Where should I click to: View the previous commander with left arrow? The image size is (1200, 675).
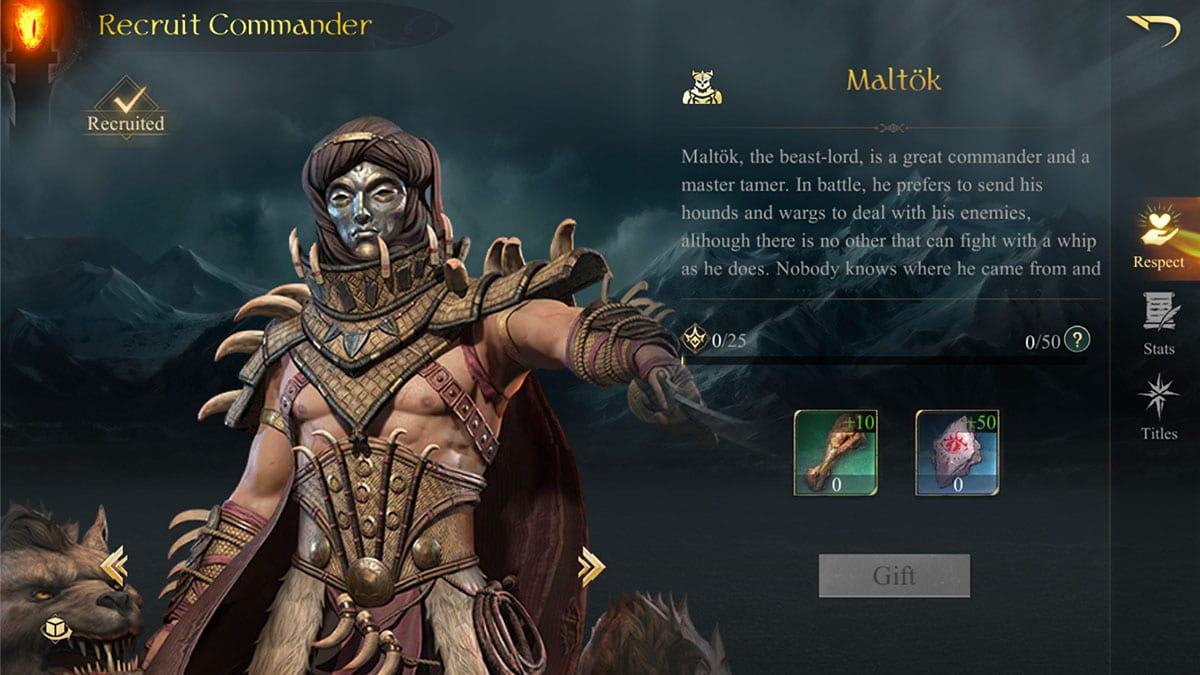tap(113, 567)
